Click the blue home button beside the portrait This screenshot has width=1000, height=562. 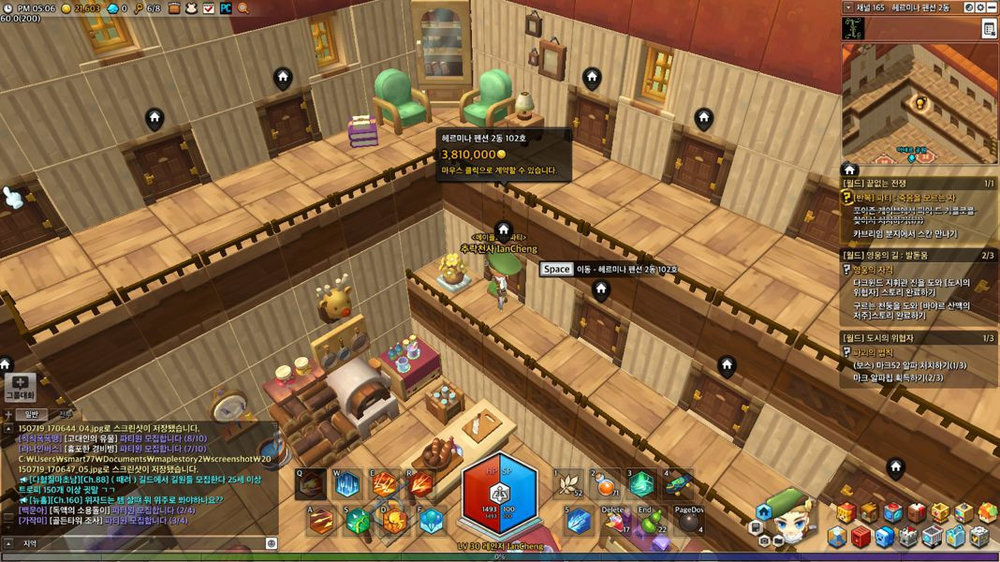coord(763,511)
